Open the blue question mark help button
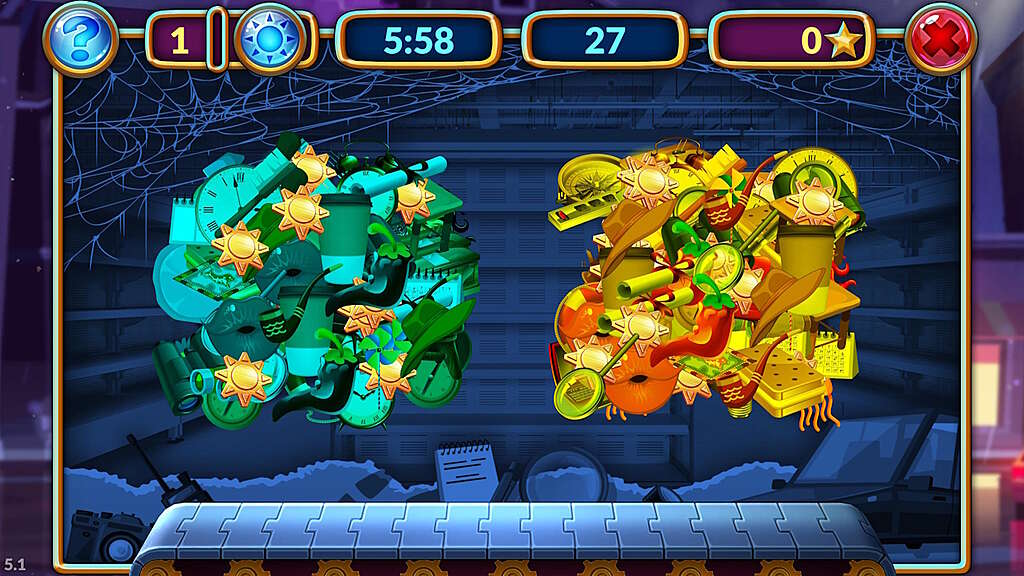1024x576 pixels. (x=80, y=40)
